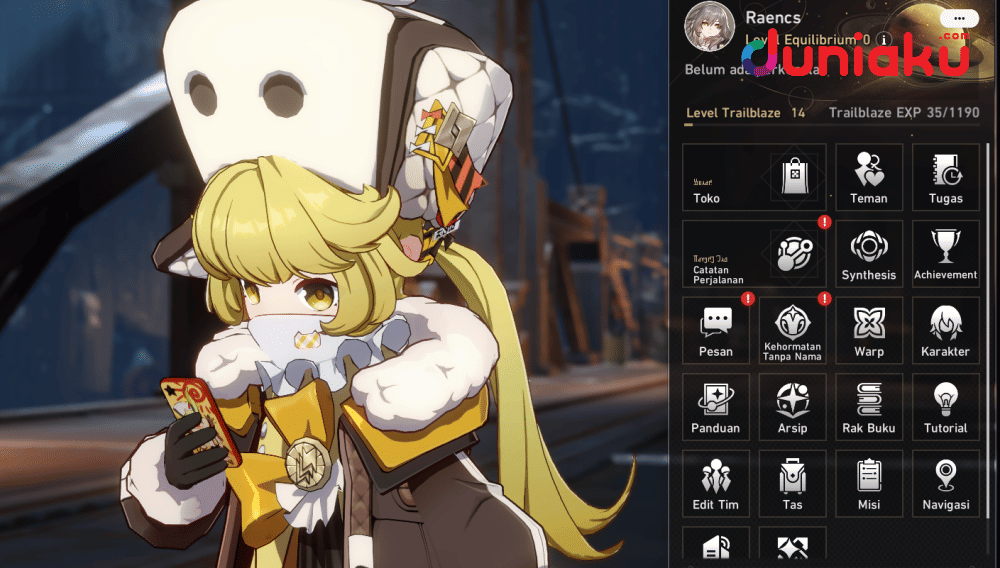Open Kehormatan Tanpa Nama tile
The width and height of the screenshot is (1000, 568).
tap(792, 331)
